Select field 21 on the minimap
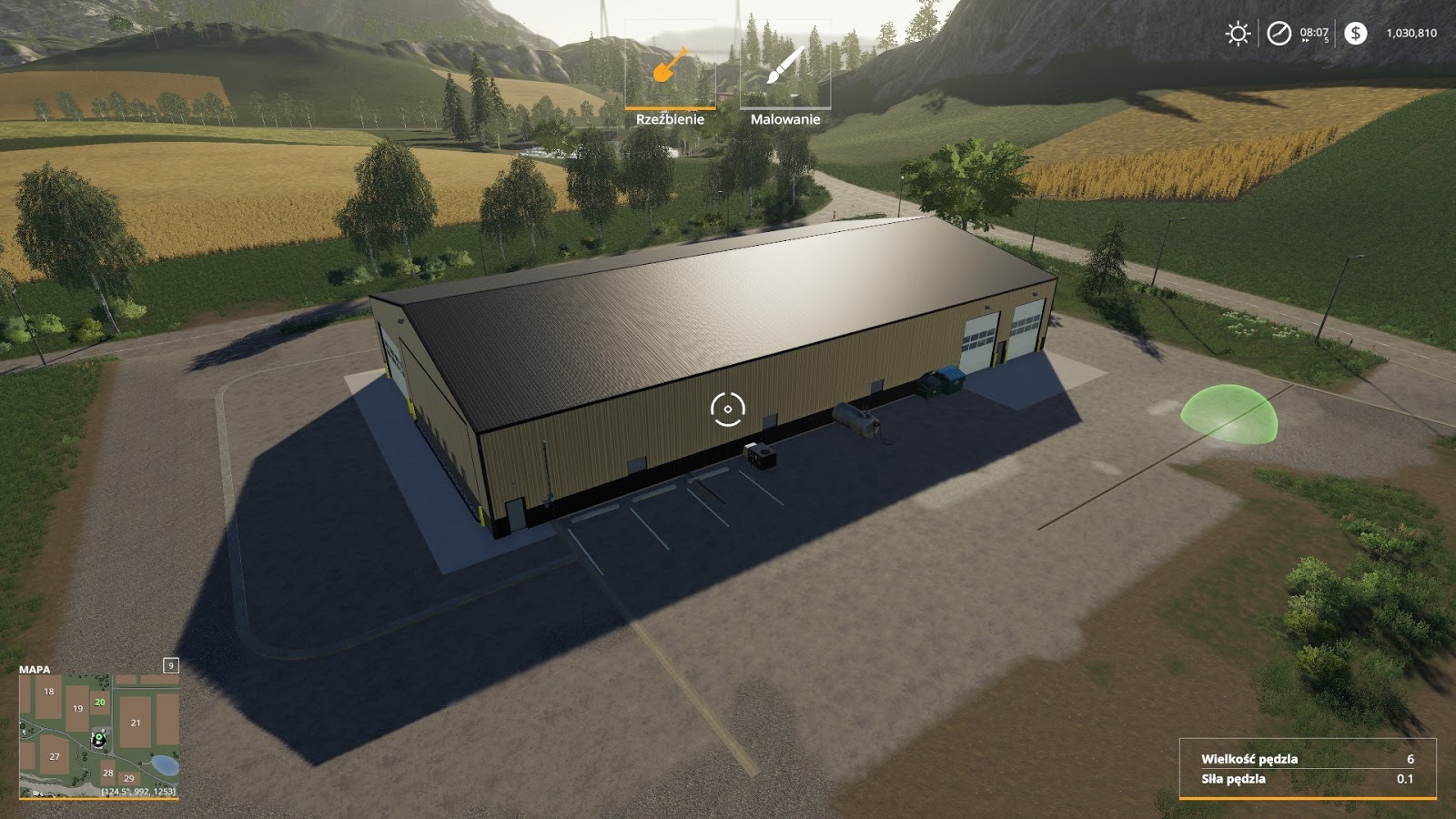 tap(135, 723)
